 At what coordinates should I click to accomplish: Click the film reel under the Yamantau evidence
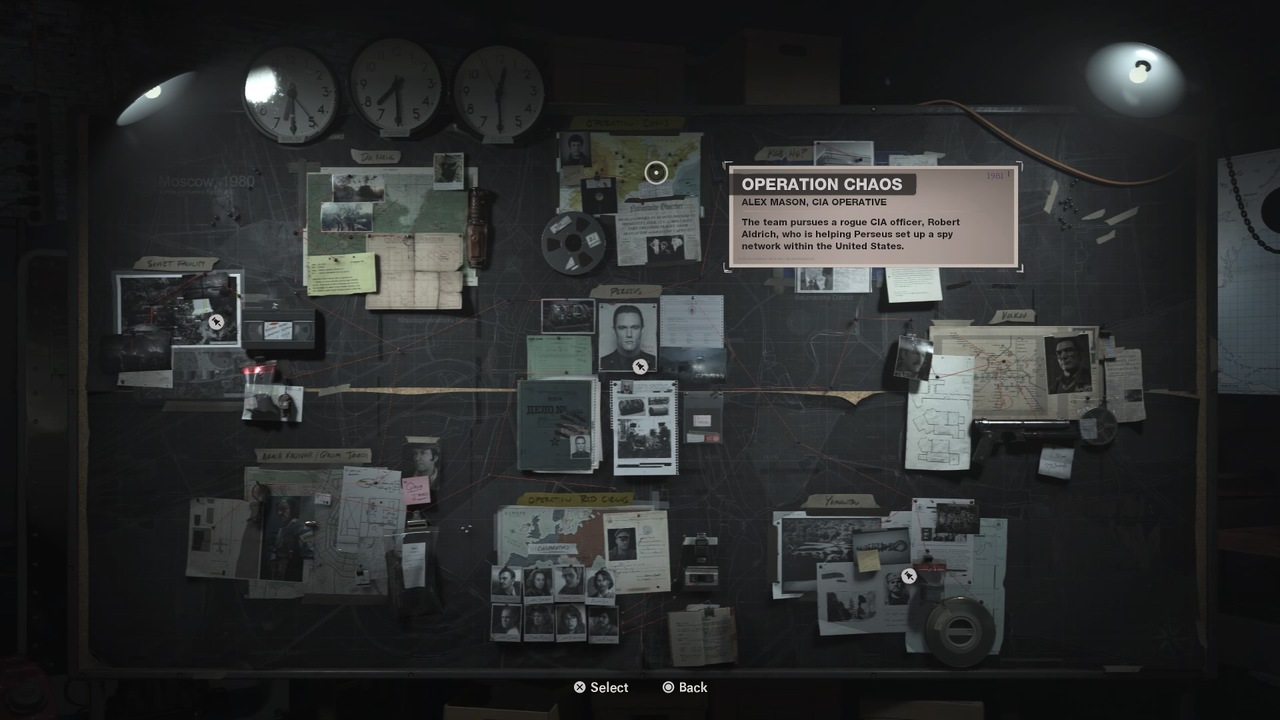click(x=960, y=630)
